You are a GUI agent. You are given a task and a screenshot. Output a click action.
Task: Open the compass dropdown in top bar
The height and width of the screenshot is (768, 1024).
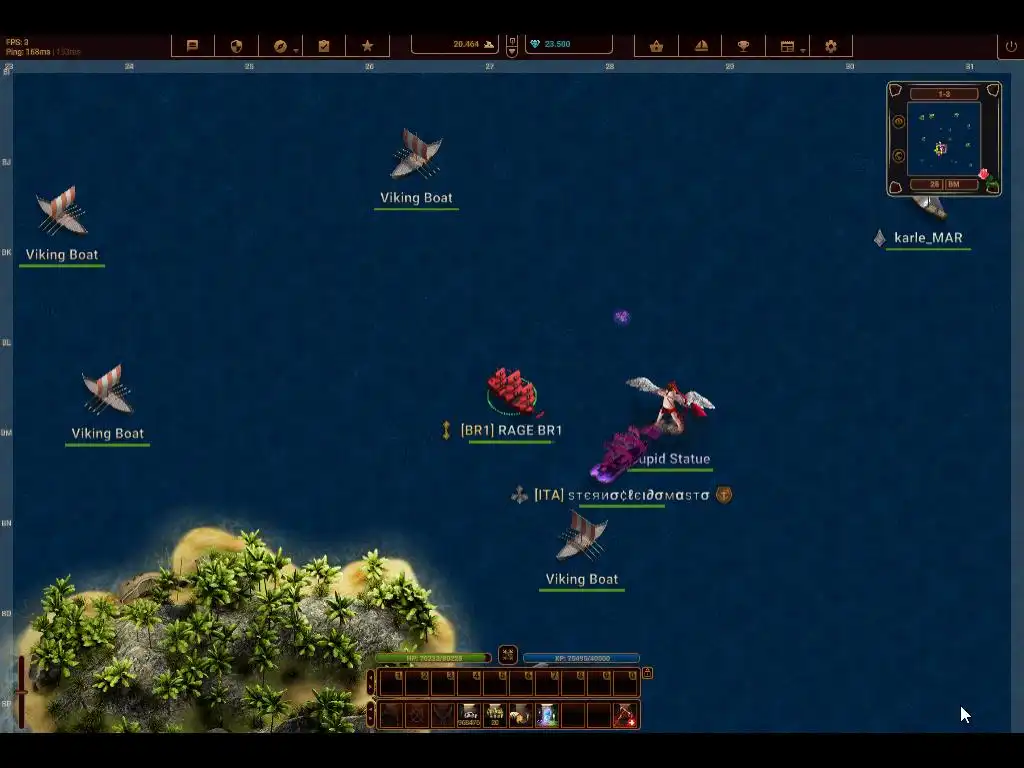click(x=281, y=46)
